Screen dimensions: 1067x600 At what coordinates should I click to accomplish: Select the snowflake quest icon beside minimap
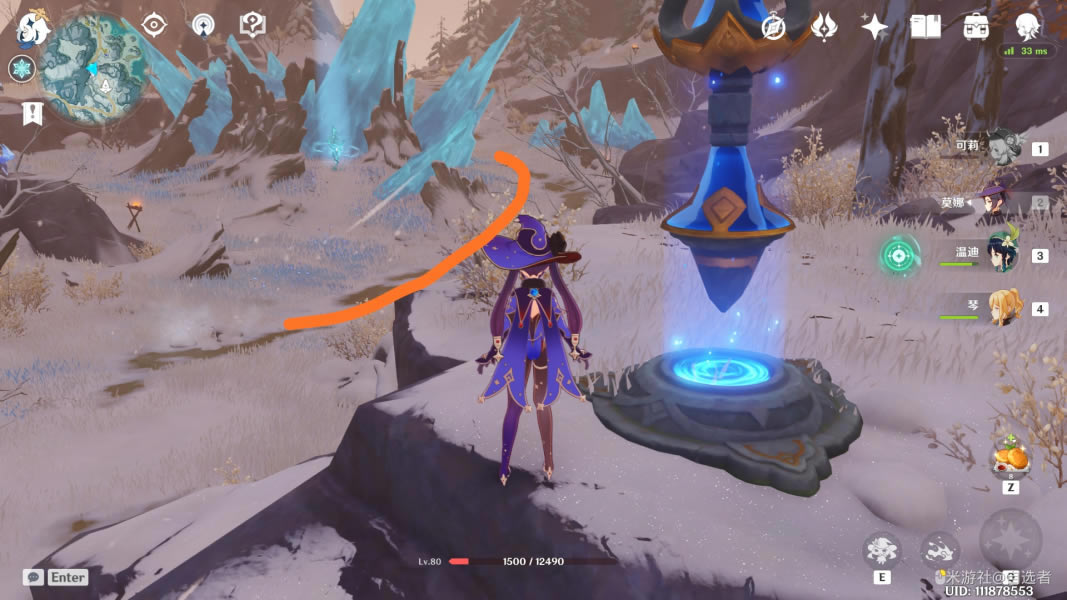(22, 69)
